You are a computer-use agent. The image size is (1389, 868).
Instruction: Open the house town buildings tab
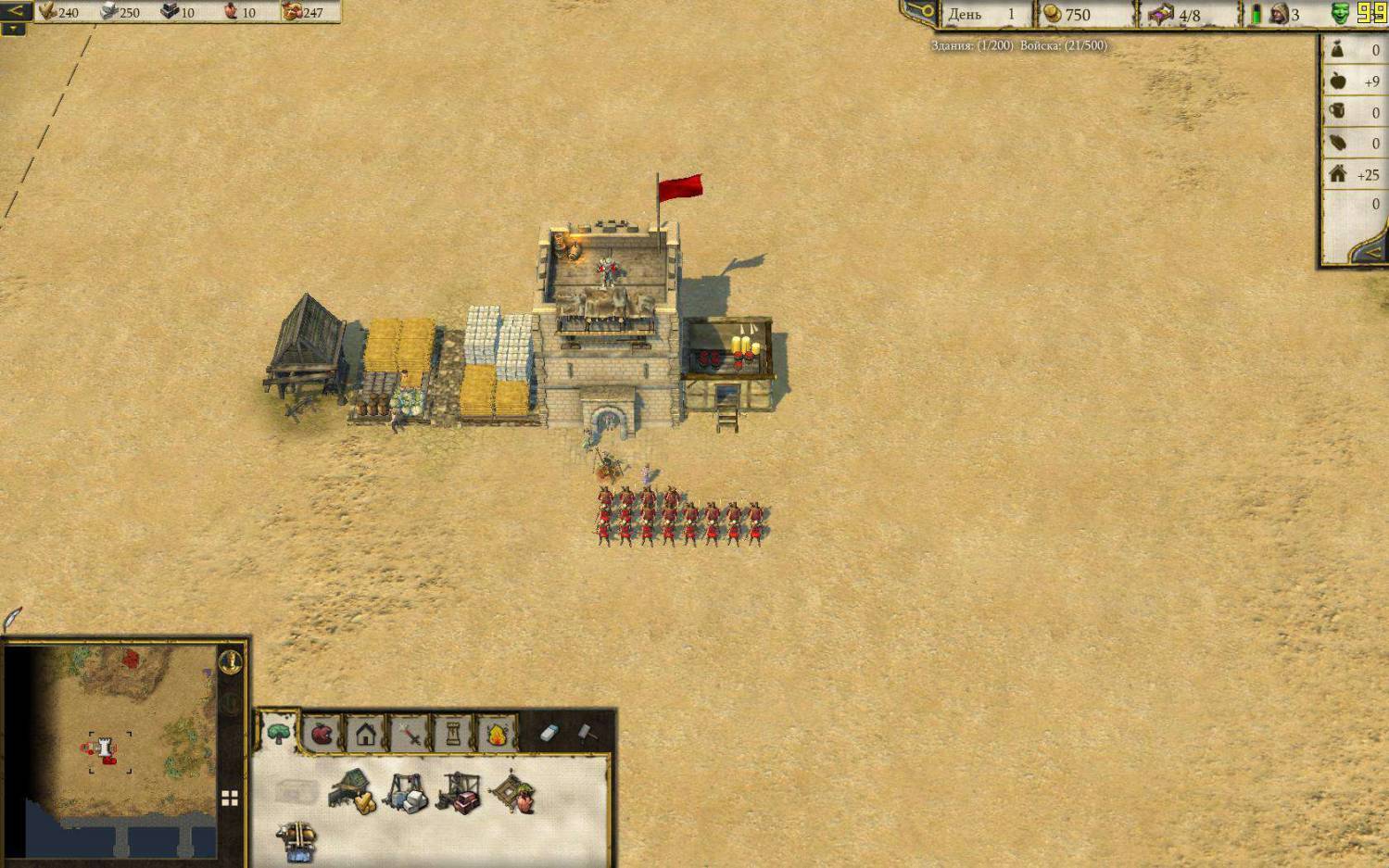coord(365,734)
